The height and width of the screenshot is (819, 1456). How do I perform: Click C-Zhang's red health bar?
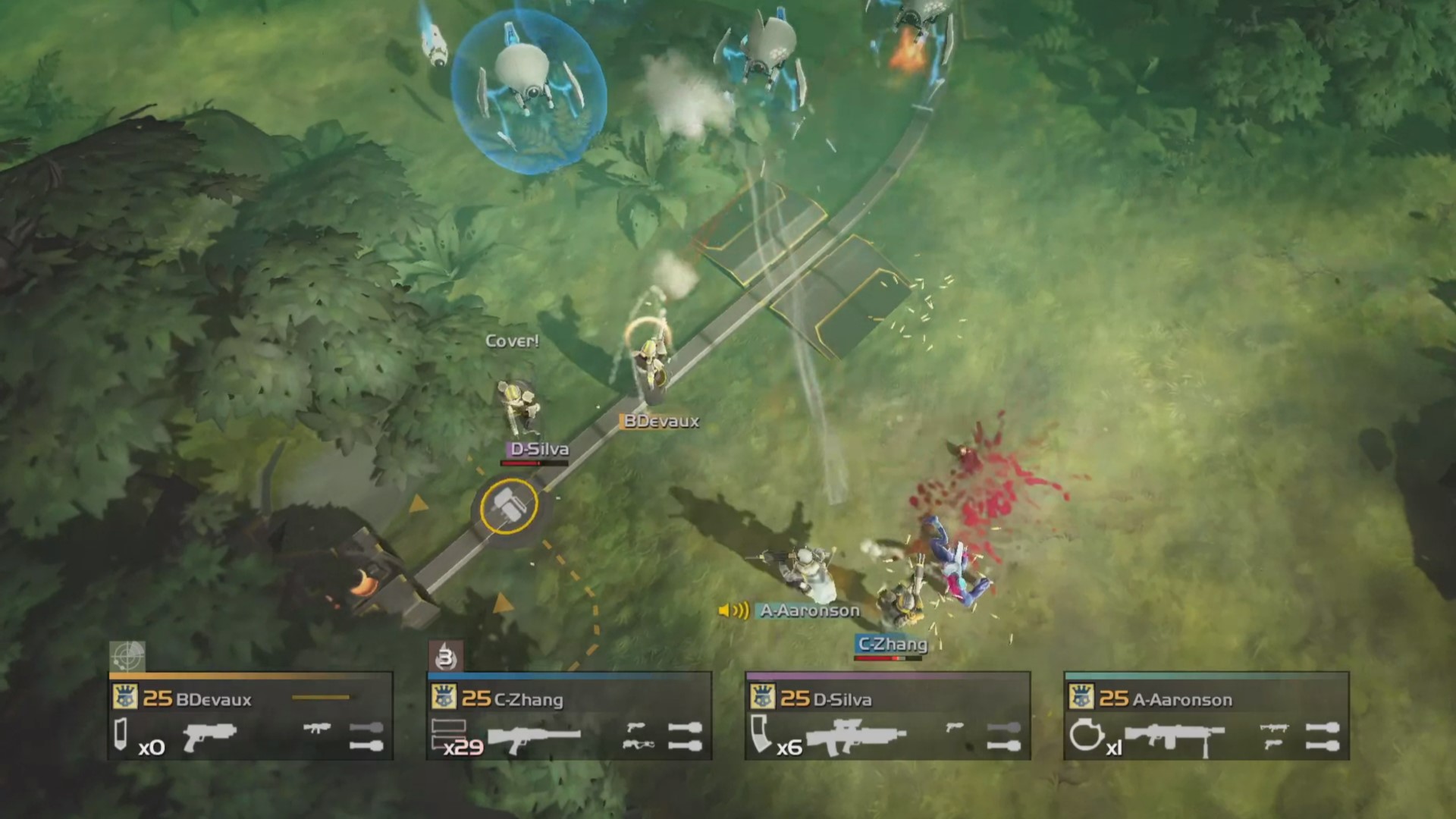click(887, 658)
